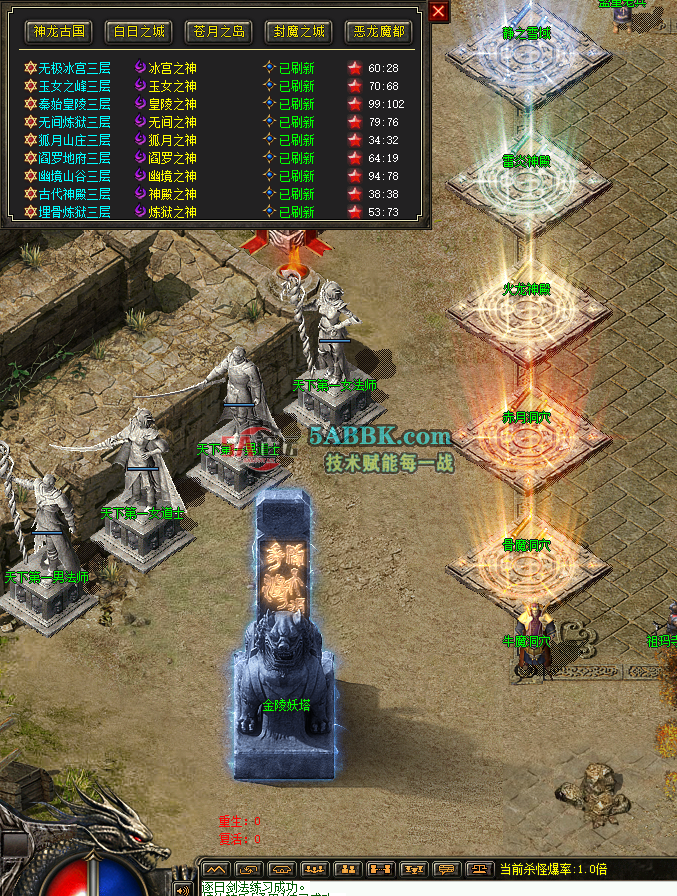The image size is (677, 896).
Task: Select the 古代神殿三层 map entry
Action: (x=74, y=194)
